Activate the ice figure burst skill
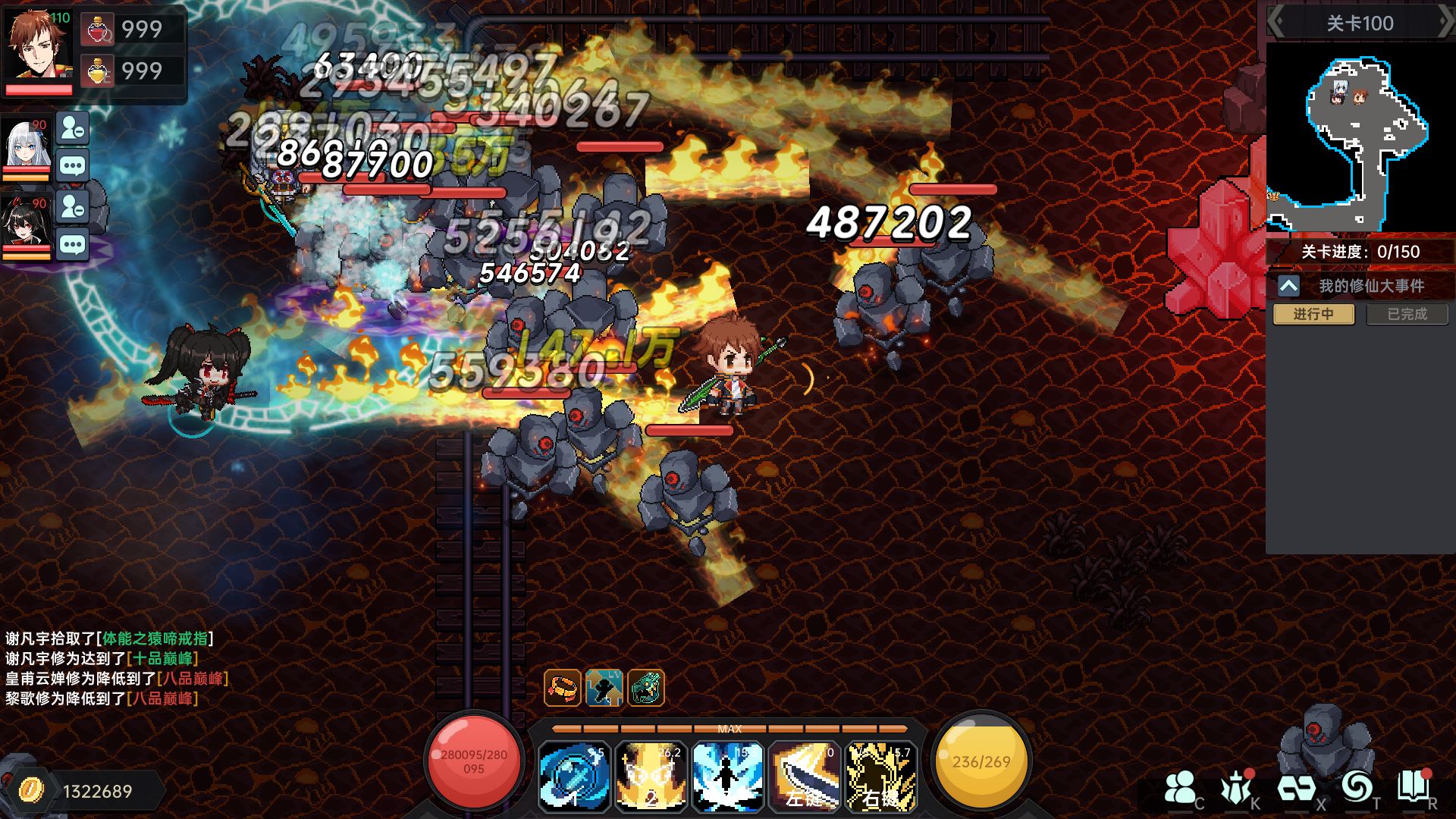This screenshot has height=819, width=1456. 727,777
